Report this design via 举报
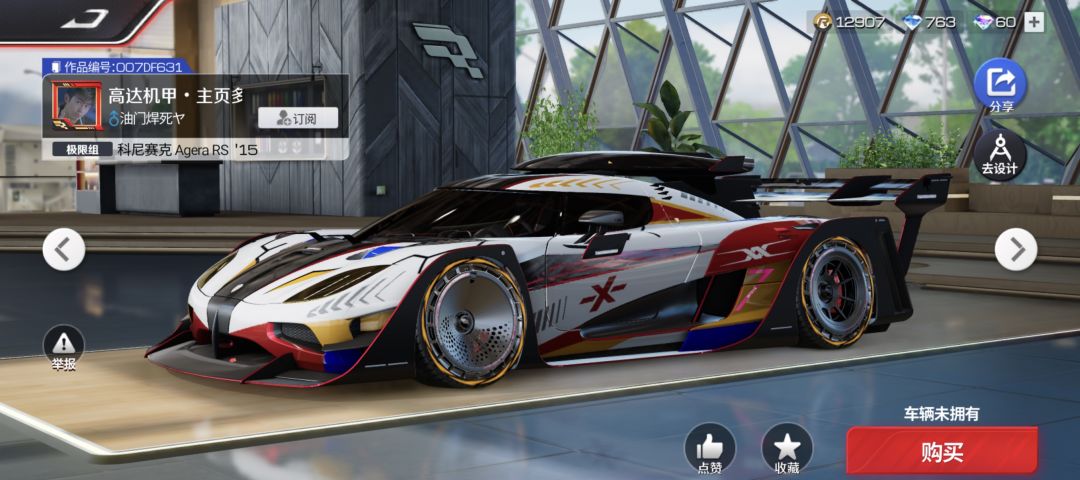Screen dimensions: 1080x480 coord(64,347)
